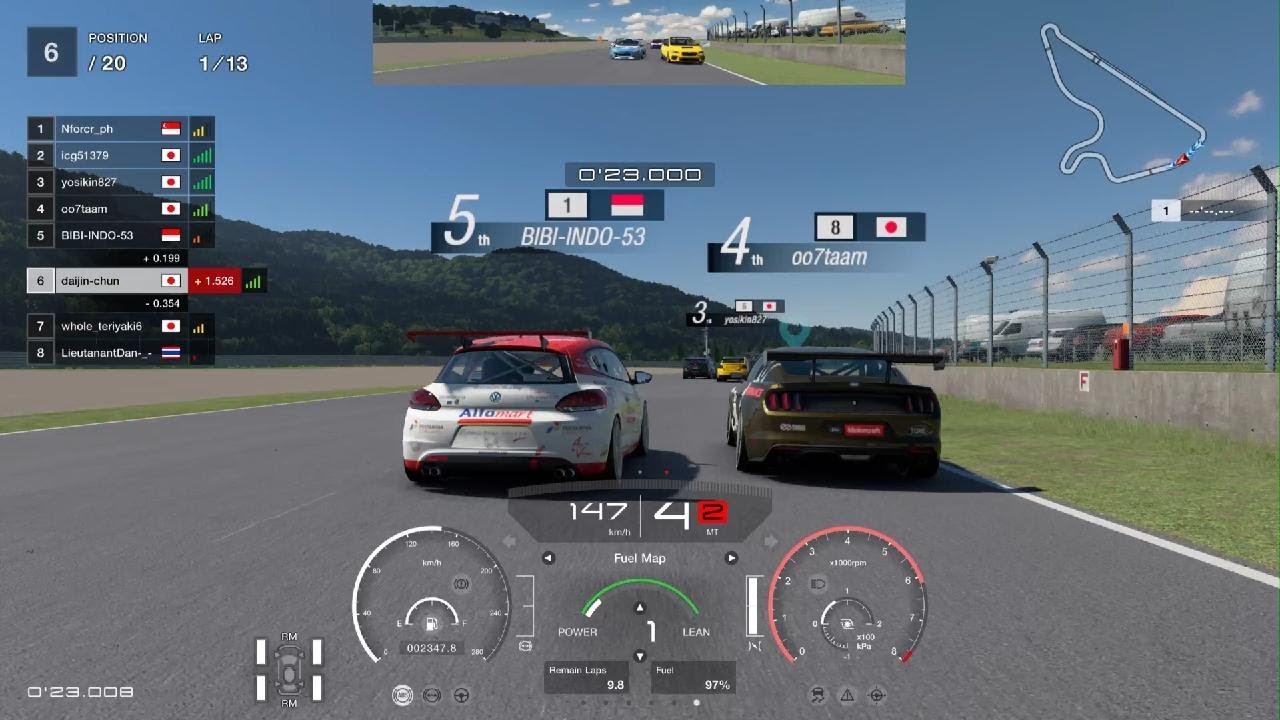The width and height of the screenshot is (1280, 720).
Task: Click the steering wheel assist icon
Action: pyautogui.click(x=462, y=695)
